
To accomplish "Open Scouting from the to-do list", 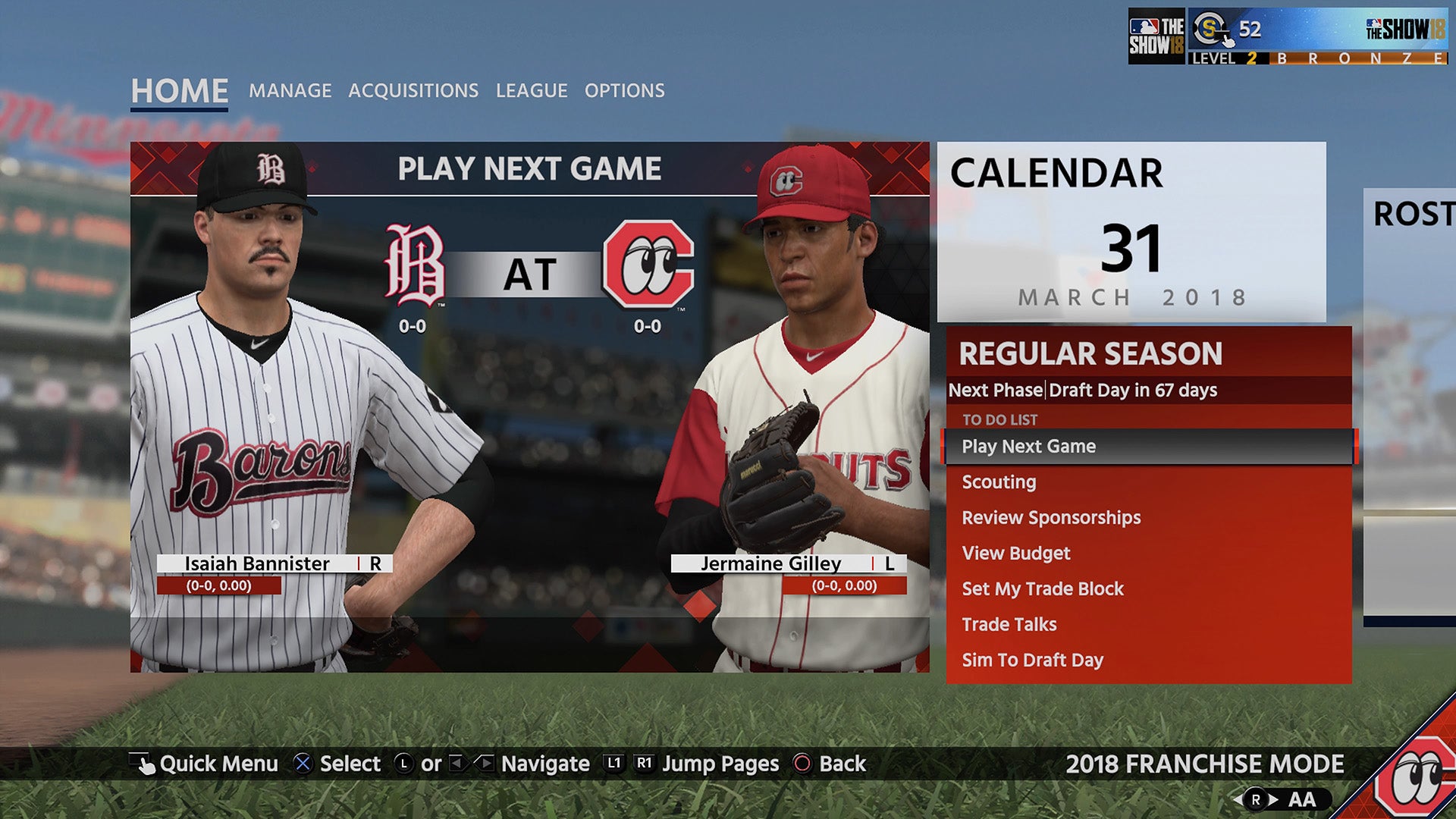I will click(x=999, y=482).
